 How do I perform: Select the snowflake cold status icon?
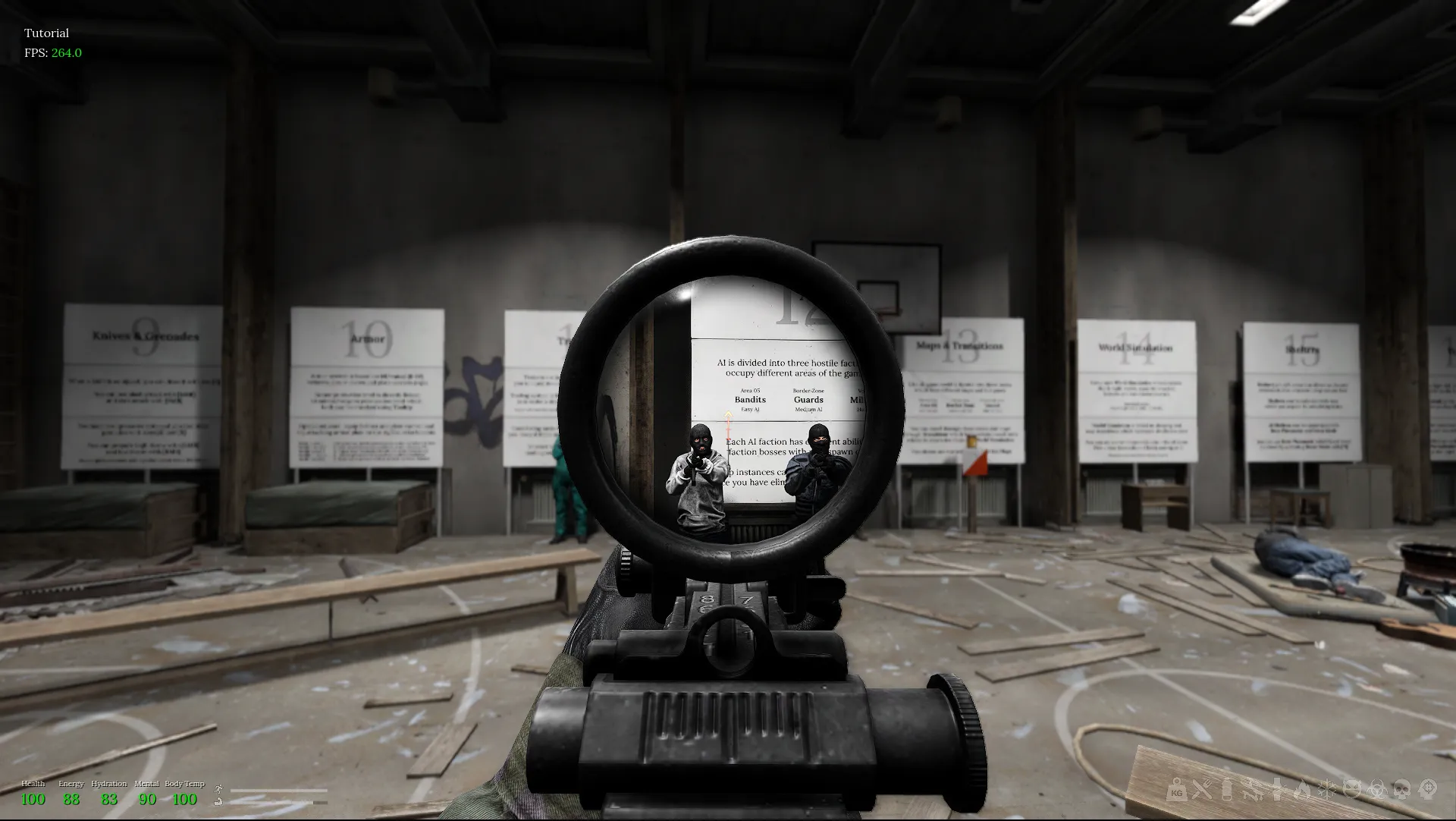[1327, 791]
